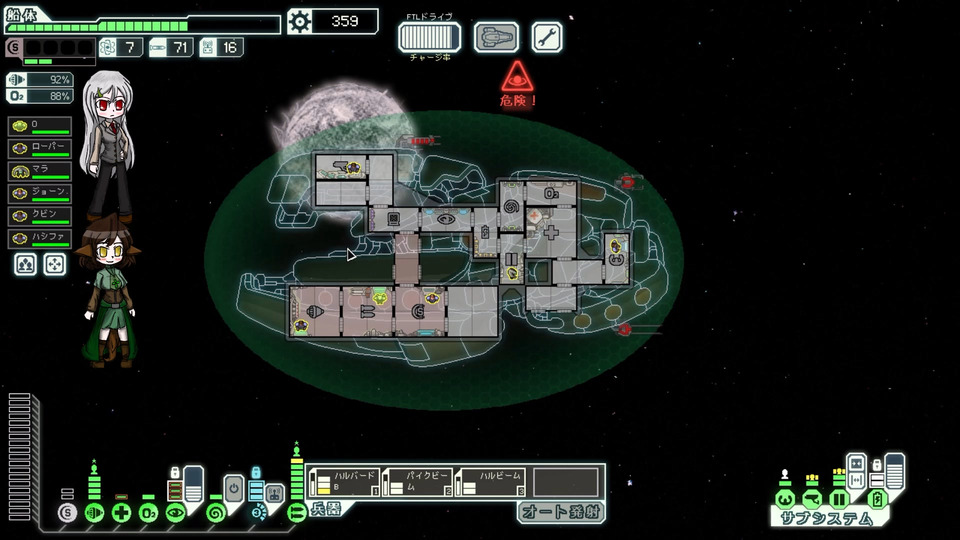Viewport: 960px width, 540px height.
Task: Return crew to saved stations
Action: coord(55,264)
